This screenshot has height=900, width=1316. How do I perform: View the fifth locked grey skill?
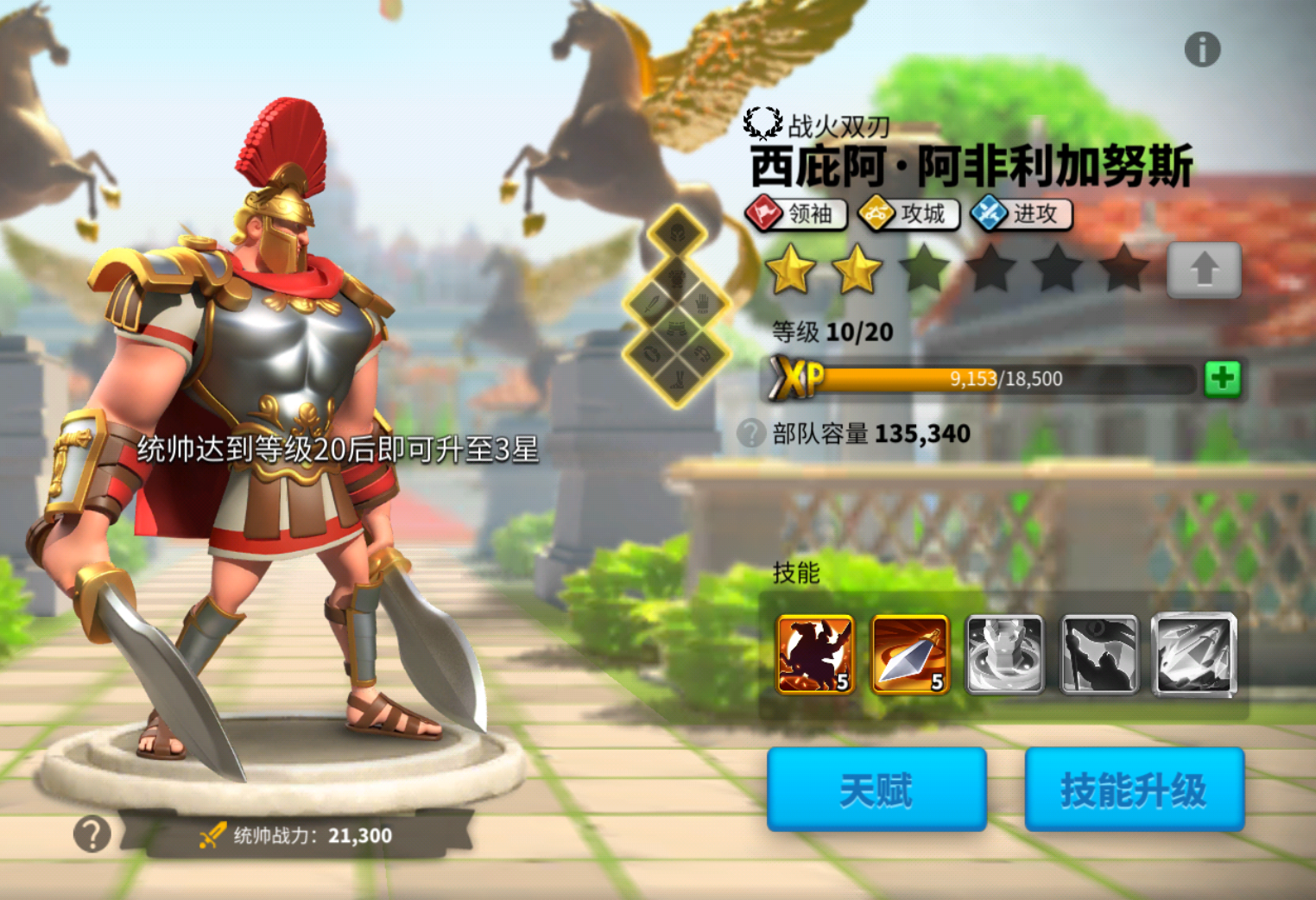point(1194,655)
